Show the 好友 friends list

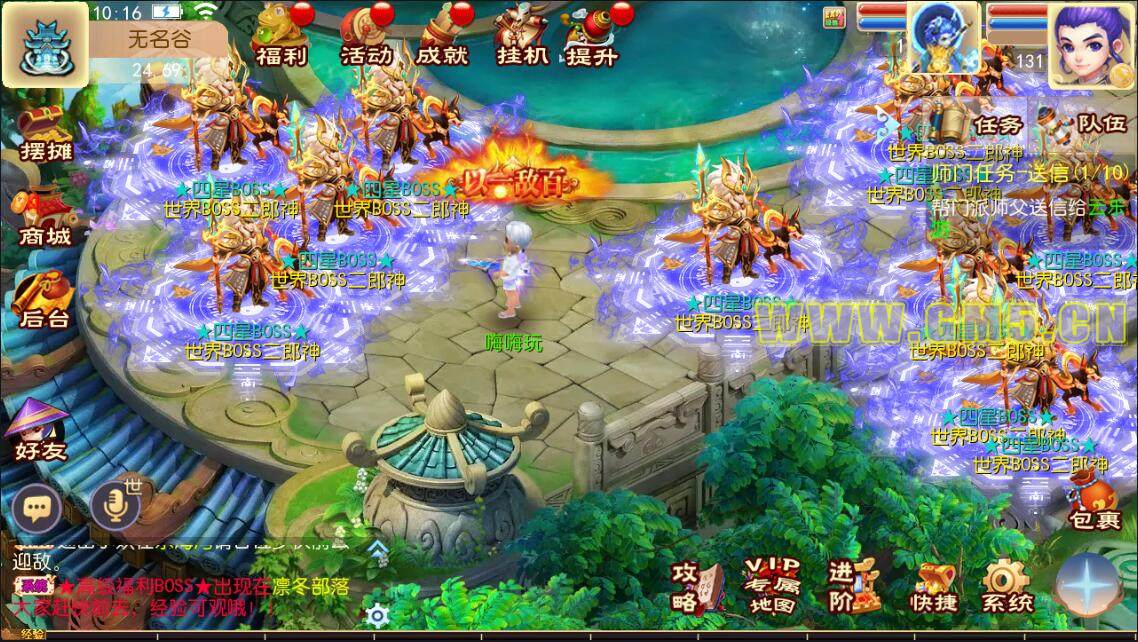[40, 430]
